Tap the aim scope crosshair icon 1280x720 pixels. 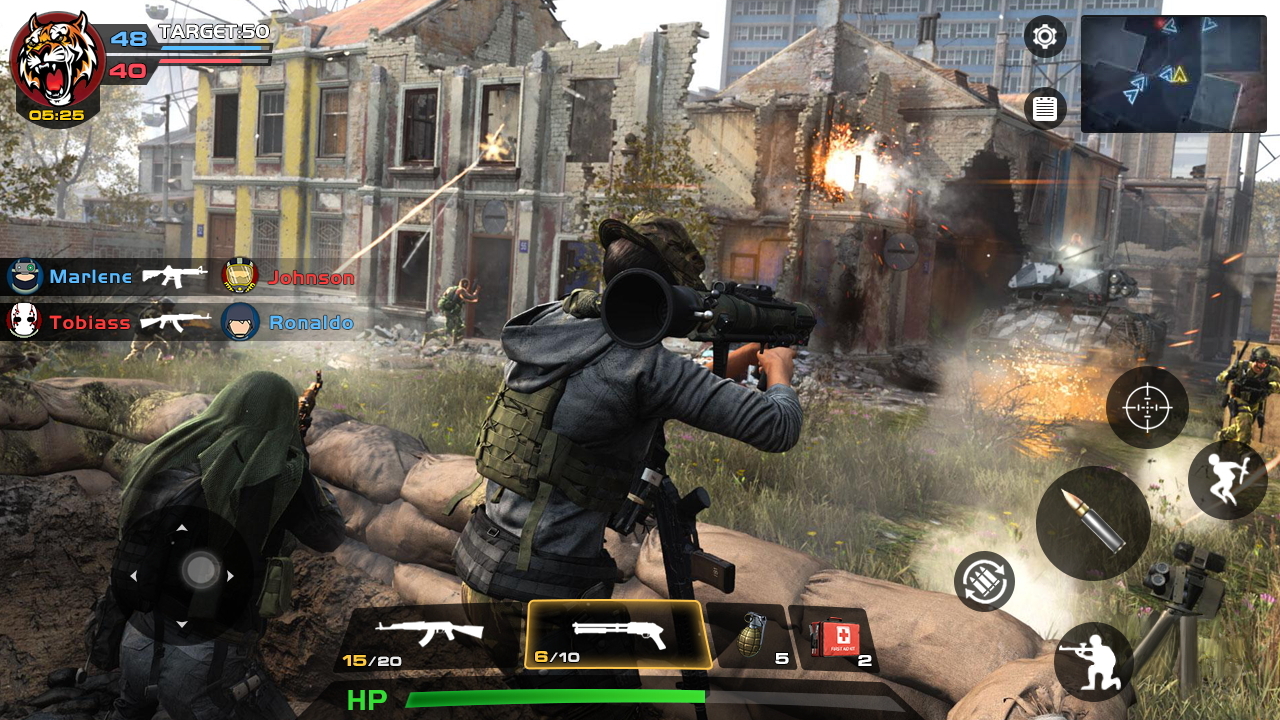click(1146, 408)
